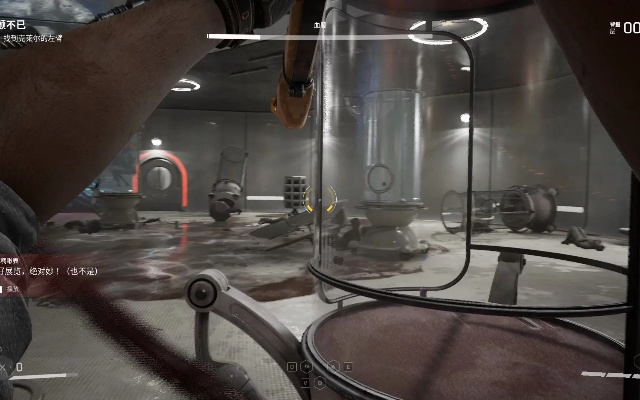Activate the hexagon ability beside the V key
Image resolution: width=640 pixels, height=400 pixels.
coord(320,382)
